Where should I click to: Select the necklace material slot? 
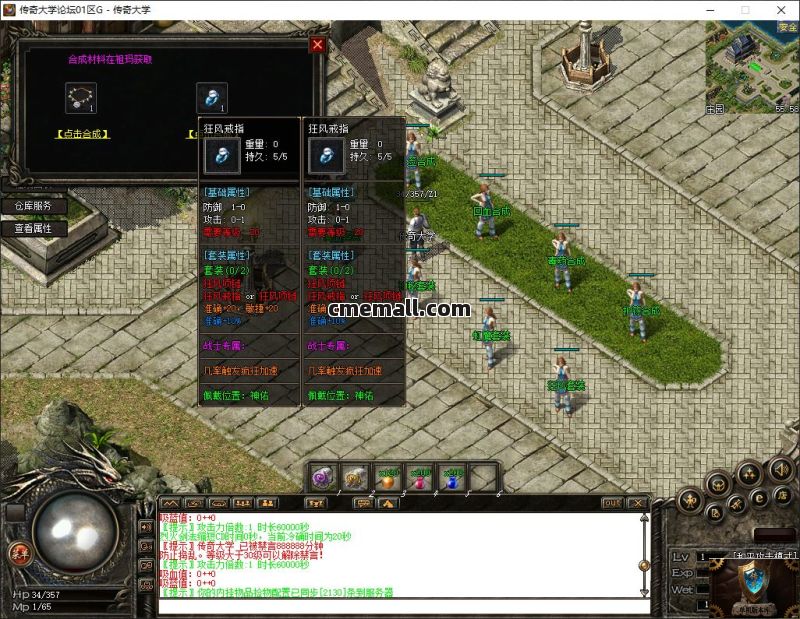tap(79, 97)
